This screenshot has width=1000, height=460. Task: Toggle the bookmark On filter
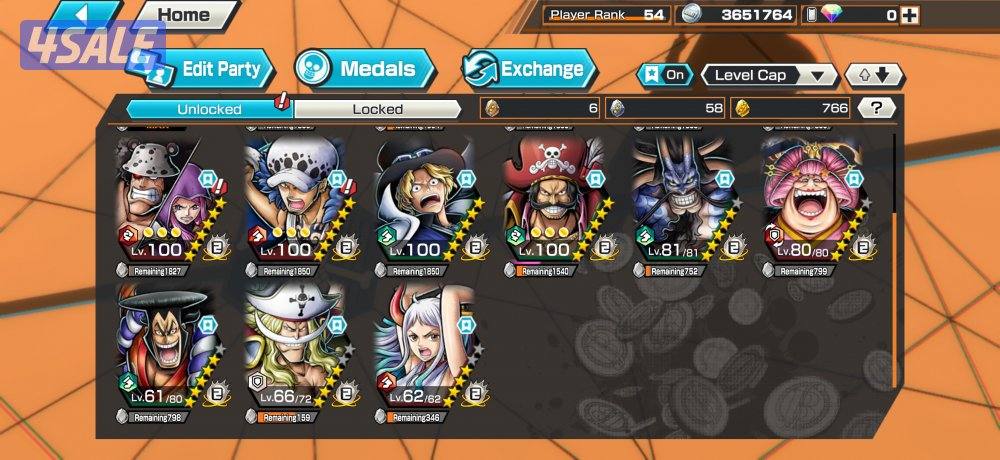click(x=666, y=75)
